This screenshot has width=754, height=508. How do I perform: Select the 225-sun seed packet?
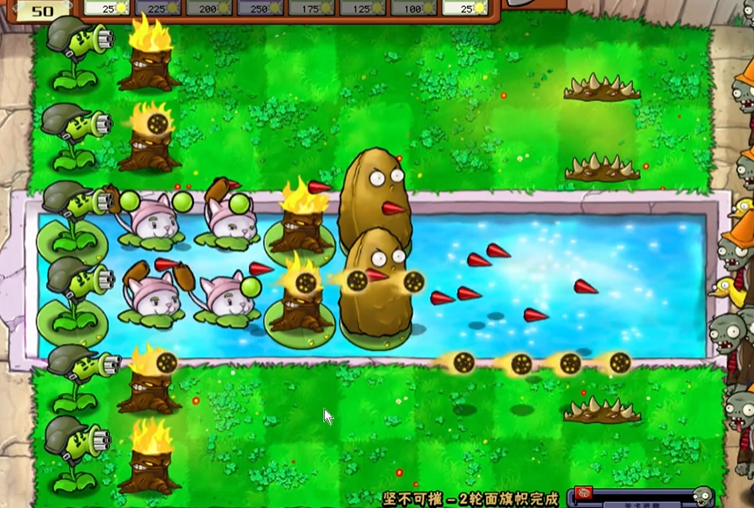(158, 8)
